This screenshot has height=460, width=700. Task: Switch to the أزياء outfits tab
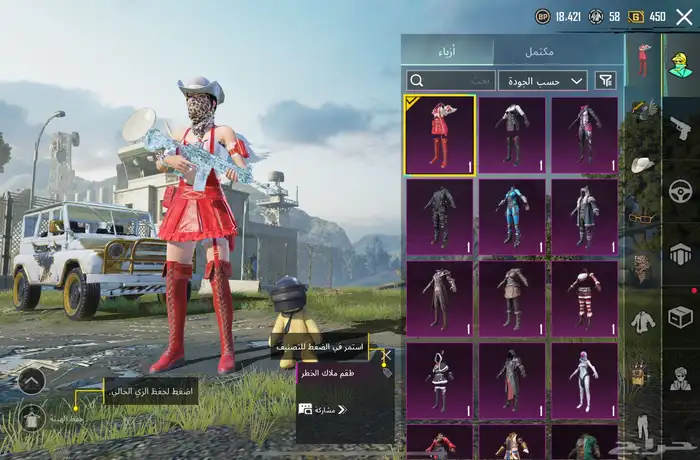(448, 51)
